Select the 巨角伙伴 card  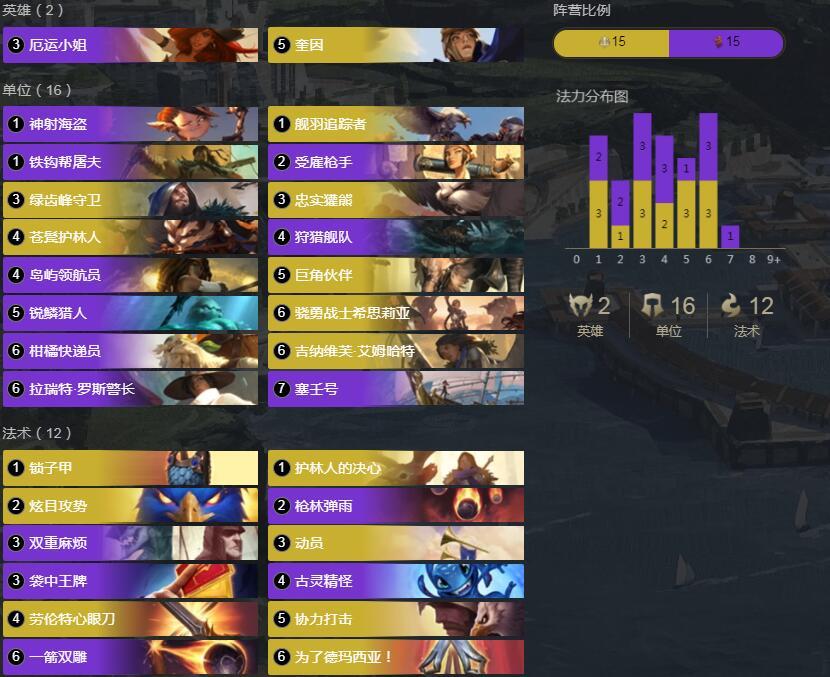(395, 275)
